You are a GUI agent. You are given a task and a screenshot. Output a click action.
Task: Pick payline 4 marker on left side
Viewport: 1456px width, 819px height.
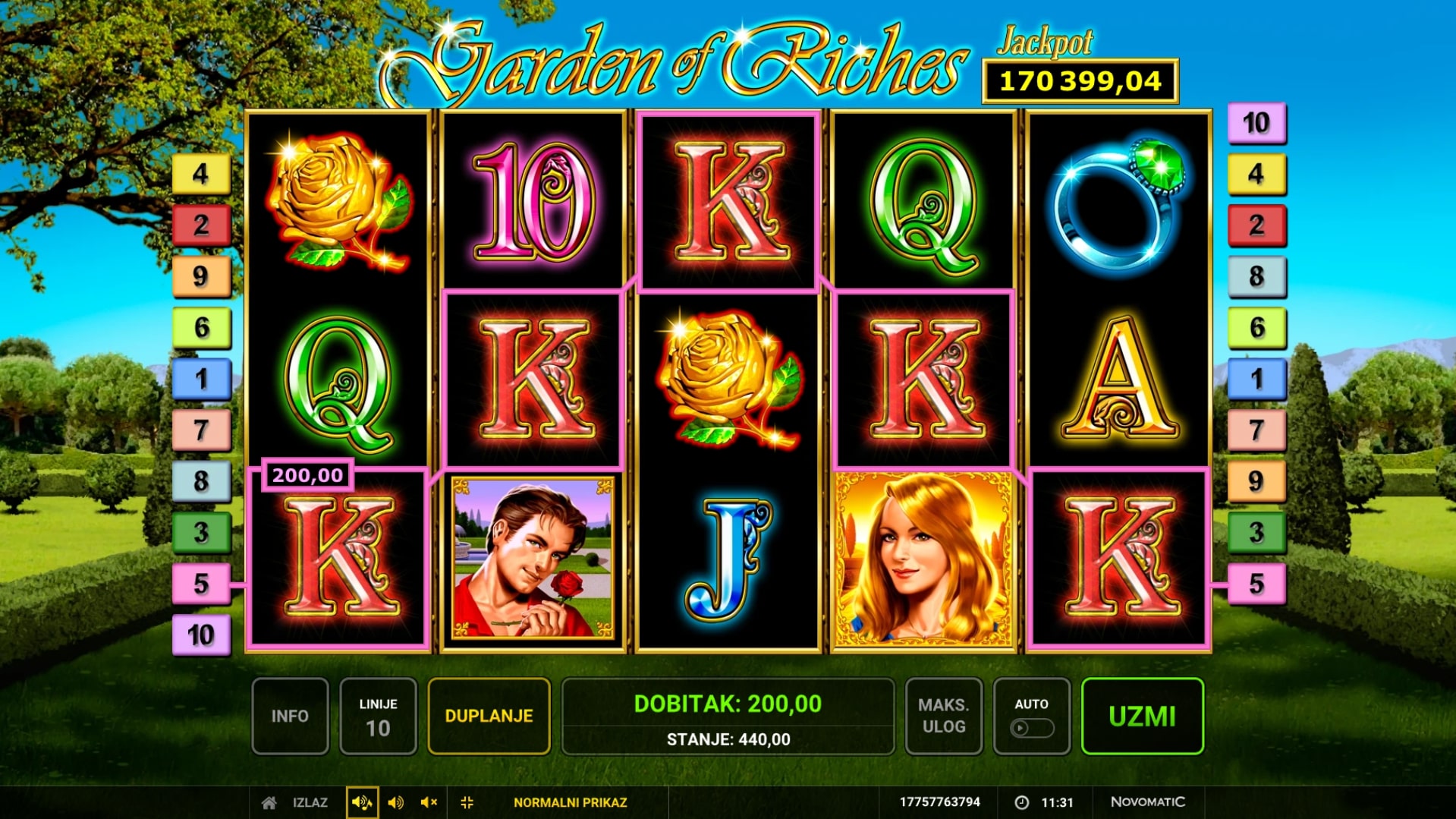click(201, 174)
